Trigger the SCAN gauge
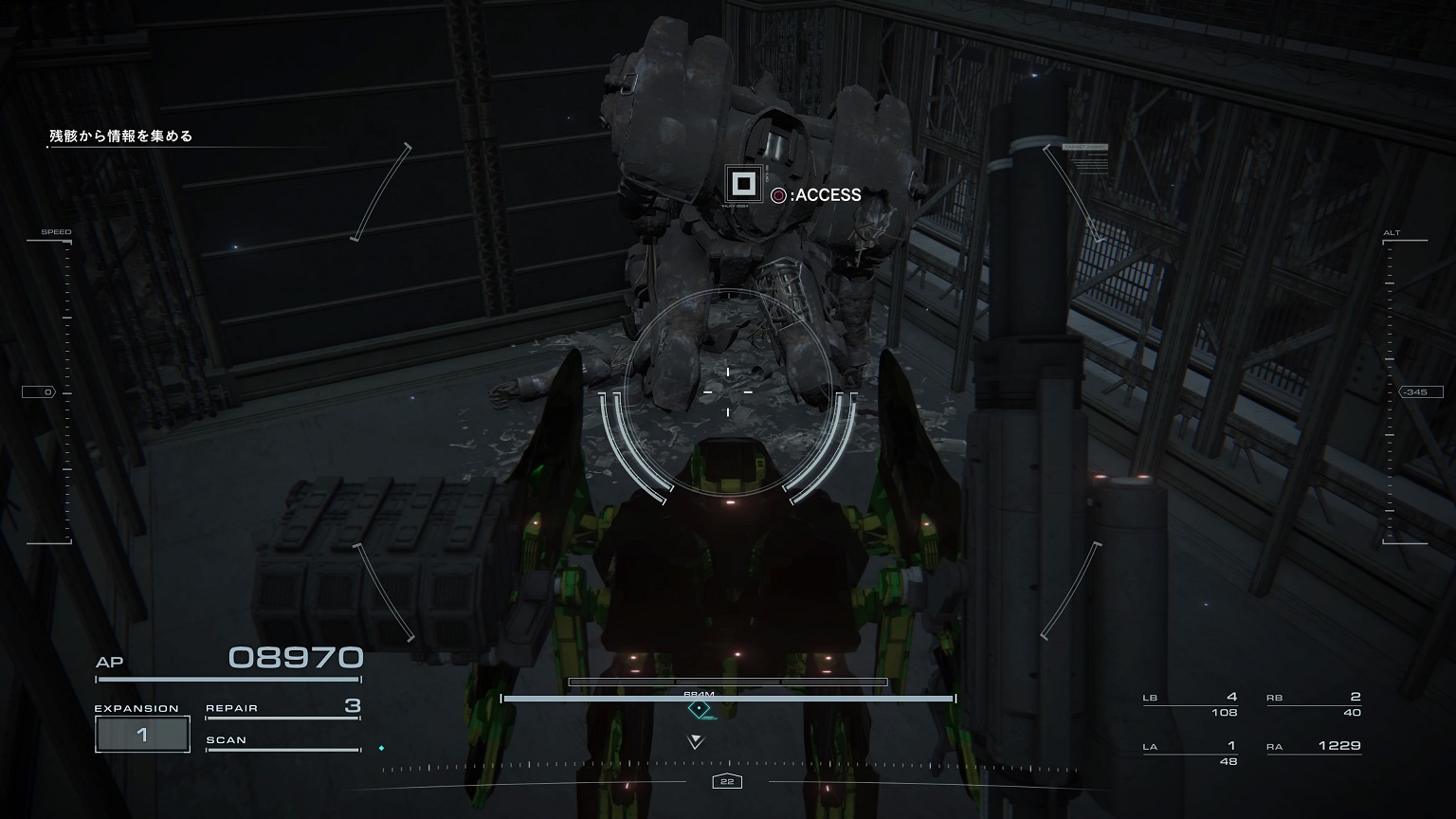 pos(282,742)
